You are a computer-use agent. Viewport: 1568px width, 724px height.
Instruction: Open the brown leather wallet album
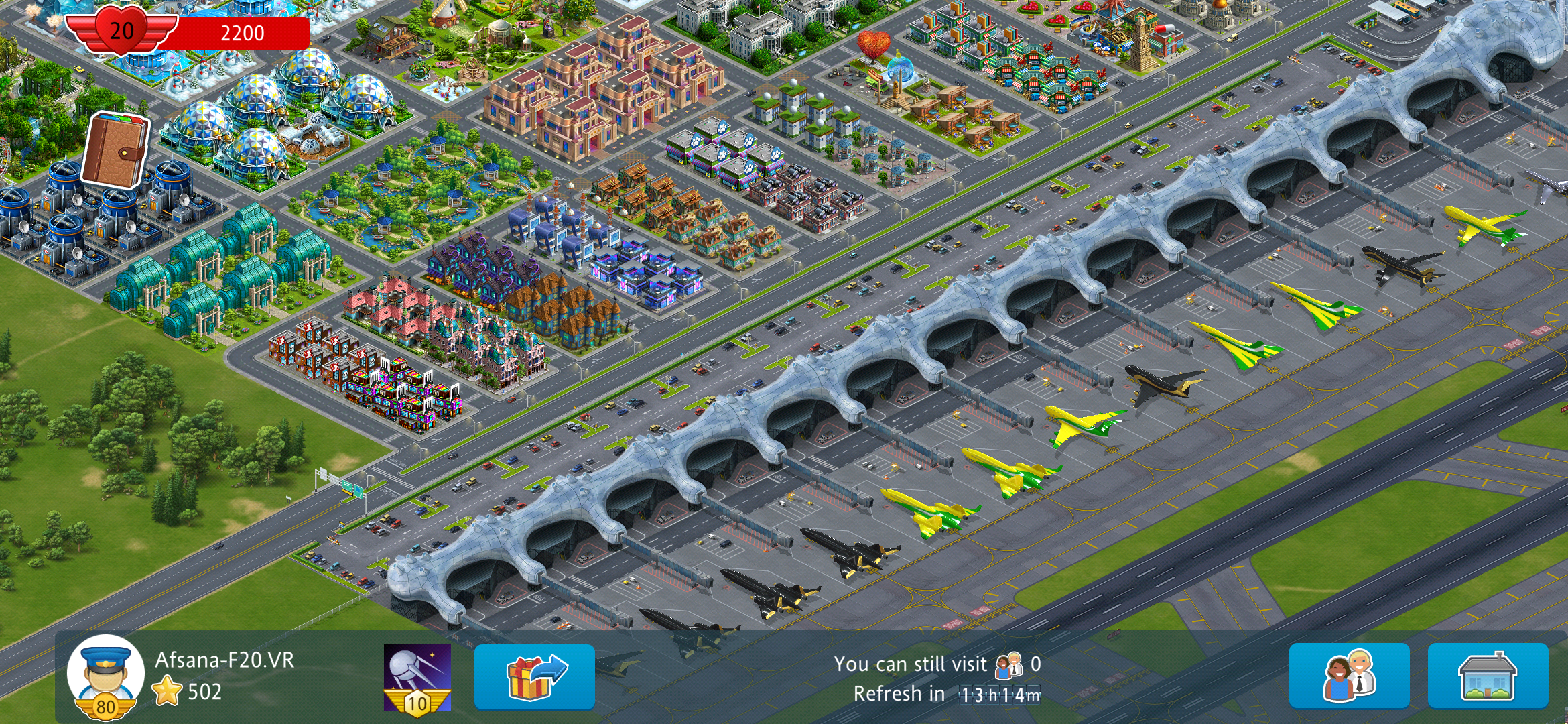pos(115,150)
